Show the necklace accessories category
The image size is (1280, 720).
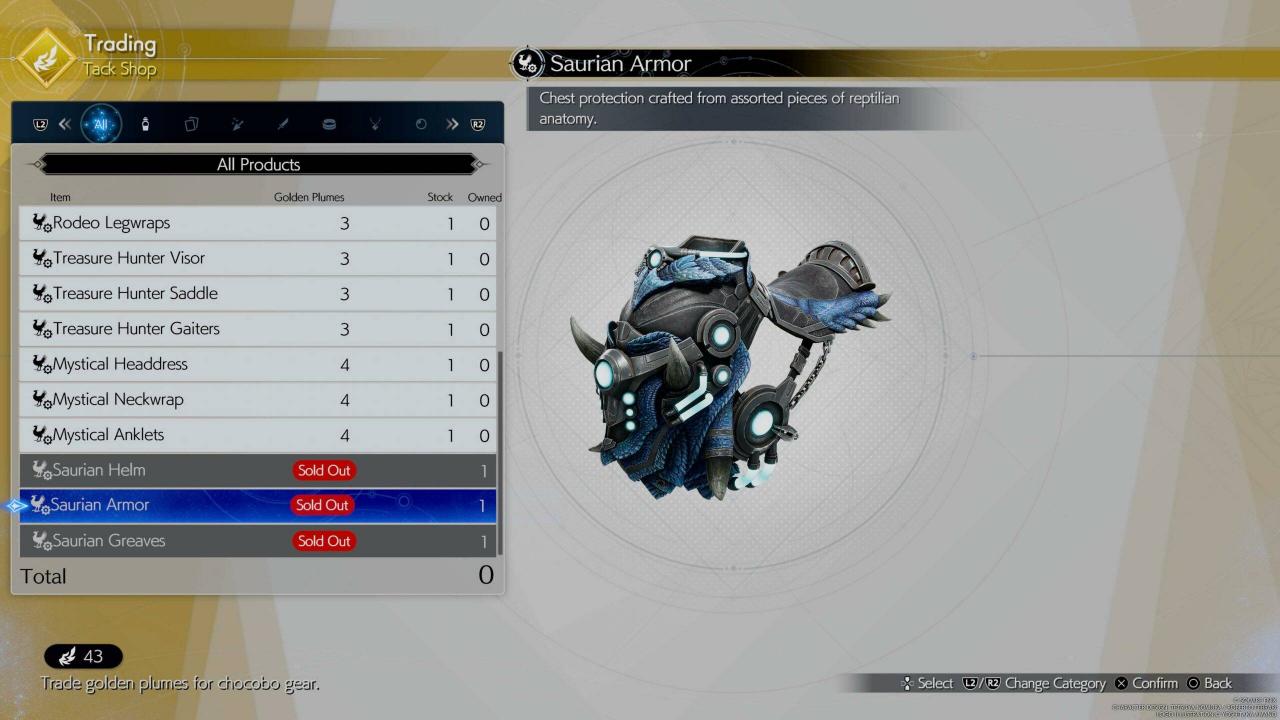click(x=375, y=125)
